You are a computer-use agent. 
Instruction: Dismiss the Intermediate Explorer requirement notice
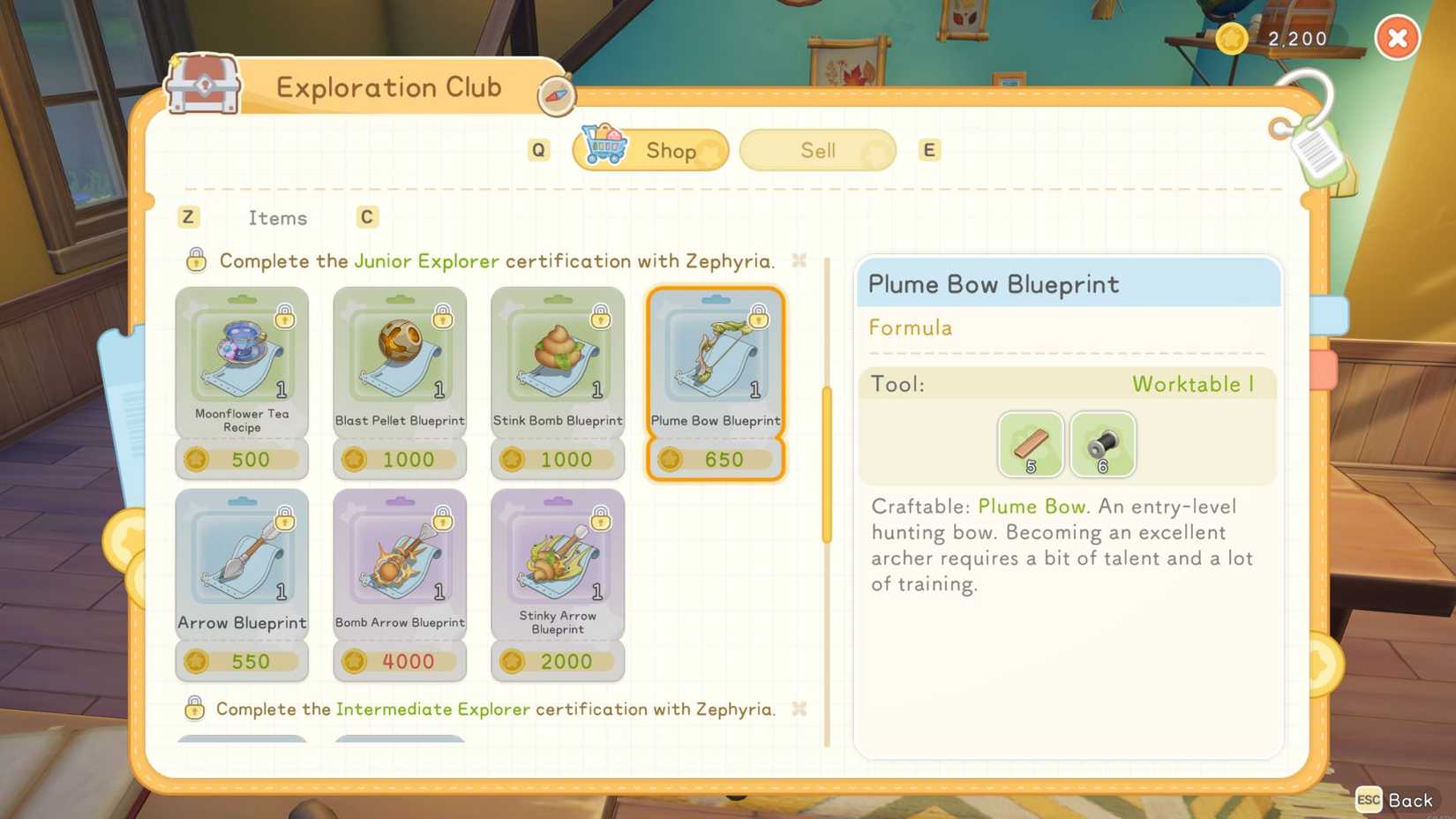799,709
